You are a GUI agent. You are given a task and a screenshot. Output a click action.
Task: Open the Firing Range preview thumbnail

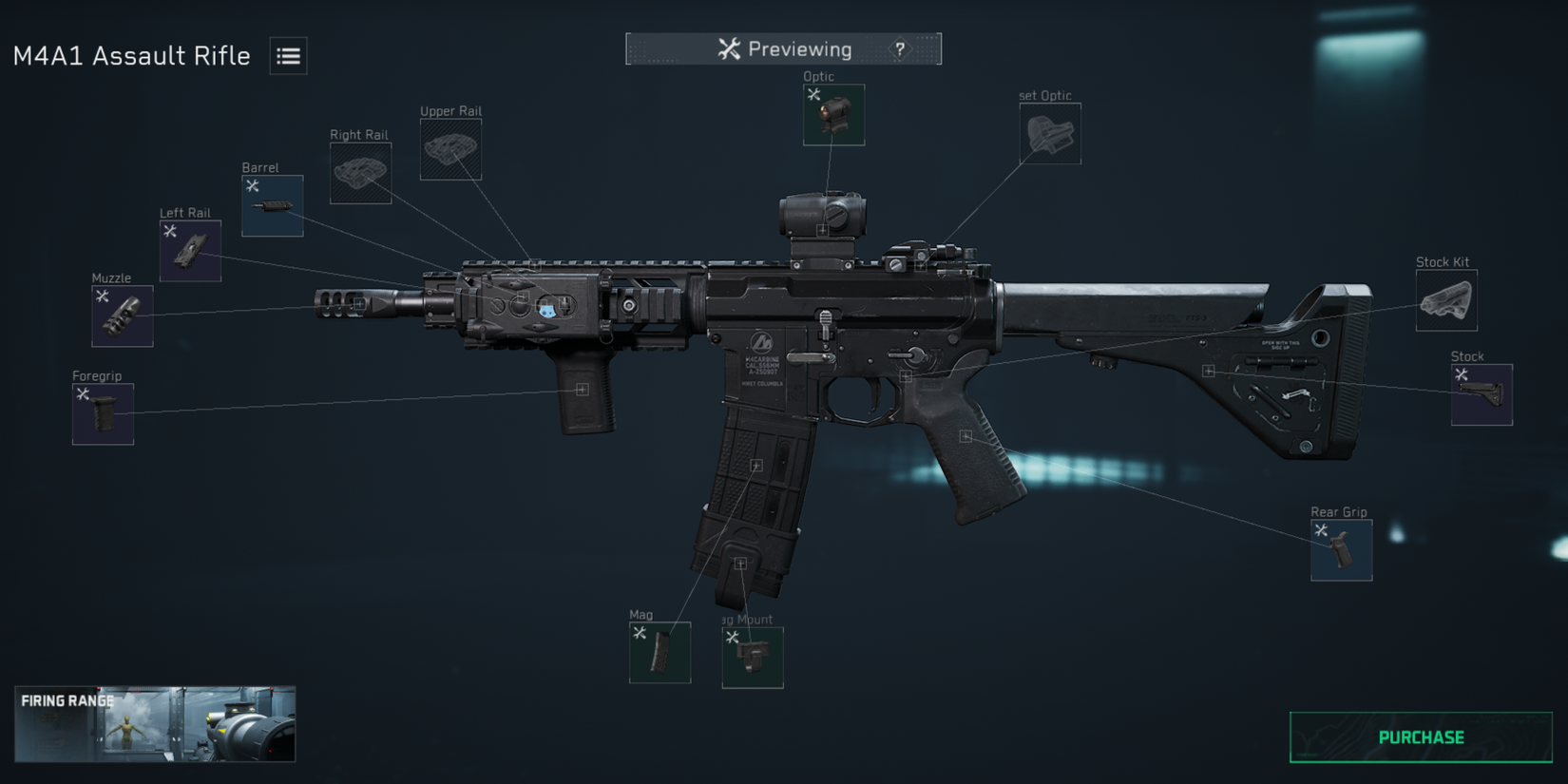click(x=155, y=724)
